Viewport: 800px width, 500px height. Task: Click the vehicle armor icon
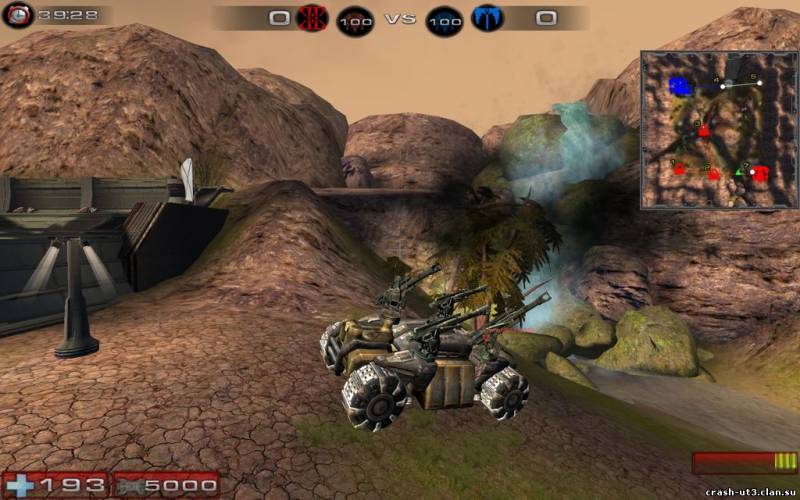click(x=130, y=485)
